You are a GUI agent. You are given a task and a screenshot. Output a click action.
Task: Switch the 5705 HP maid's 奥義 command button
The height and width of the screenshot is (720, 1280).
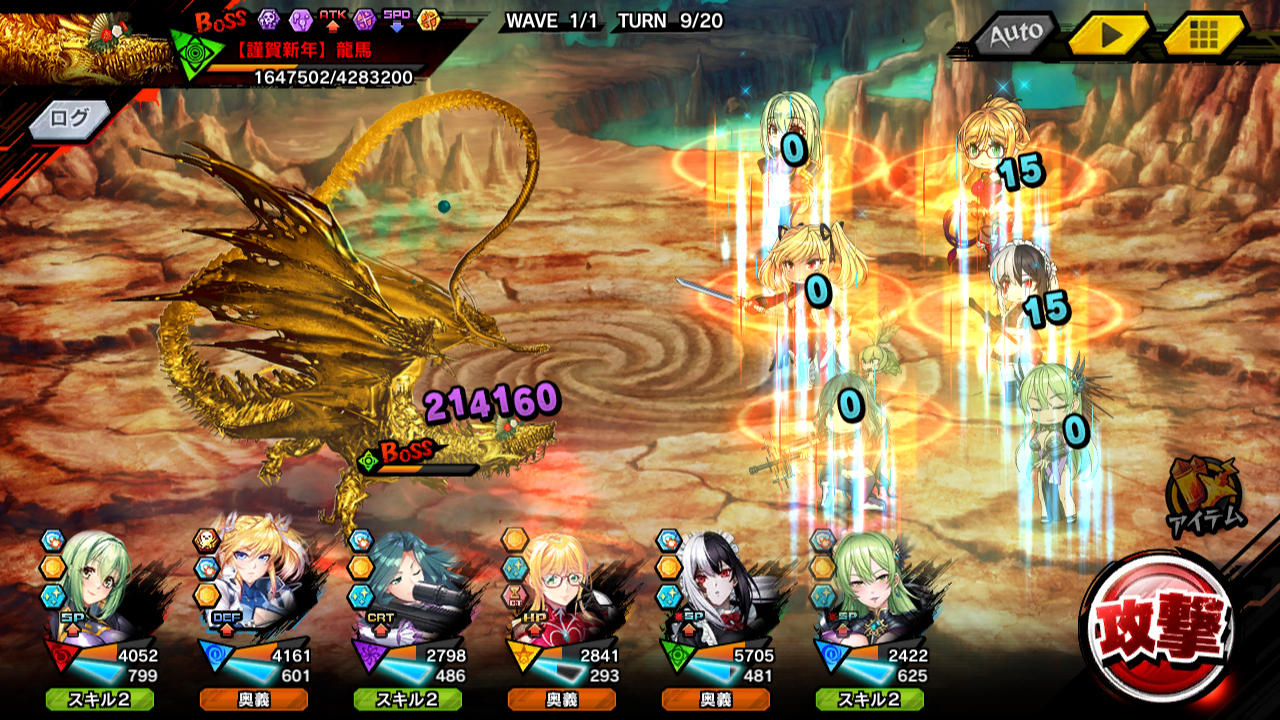[715, 699]
